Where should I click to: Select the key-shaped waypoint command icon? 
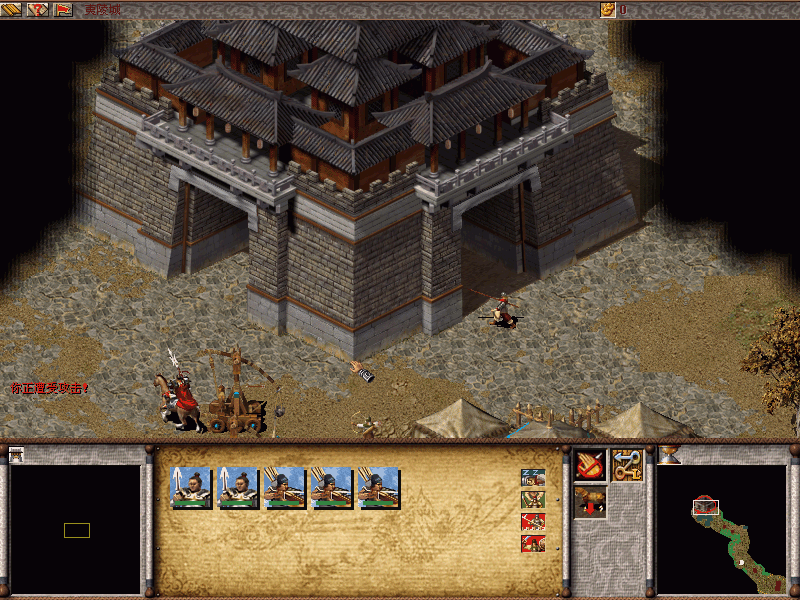point(626,464)
